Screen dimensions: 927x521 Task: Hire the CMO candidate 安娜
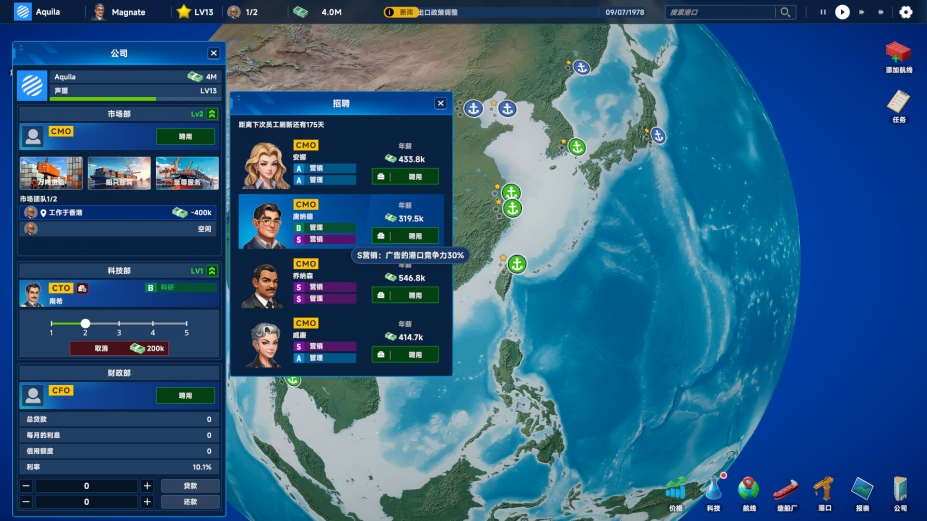click(405, 177)
